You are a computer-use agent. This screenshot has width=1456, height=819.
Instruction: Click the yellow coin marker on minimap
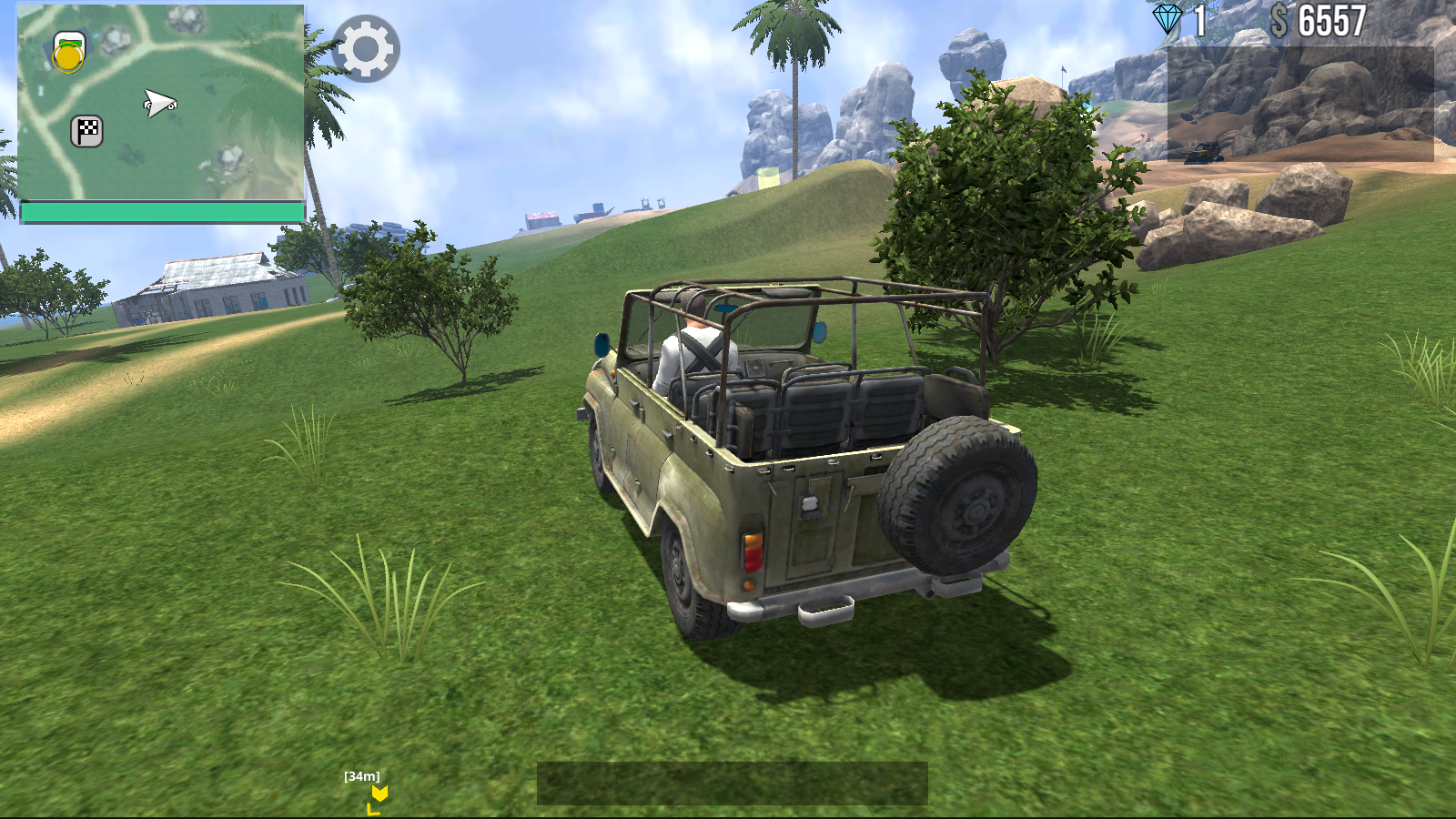click(66, 59)
